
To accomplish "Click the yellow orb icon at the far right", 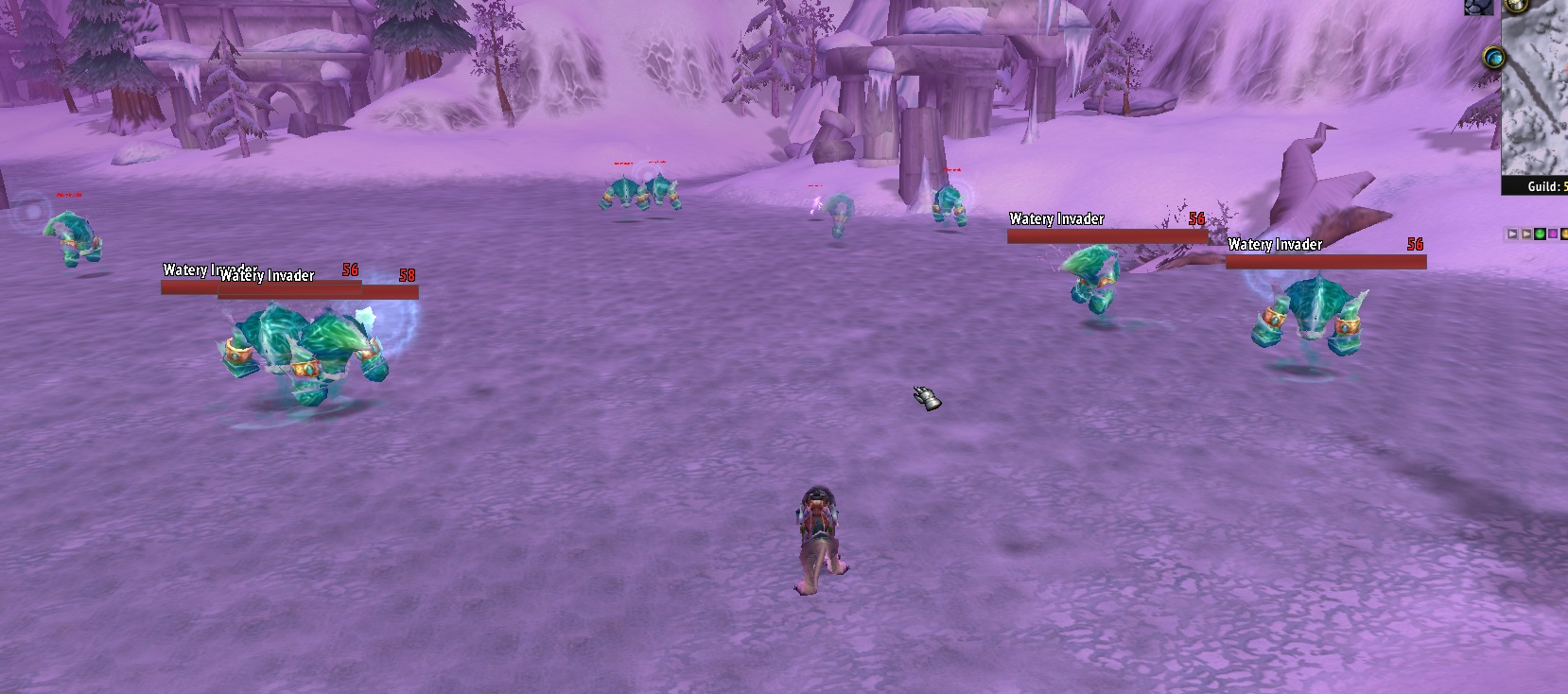I will (1565, 234).
